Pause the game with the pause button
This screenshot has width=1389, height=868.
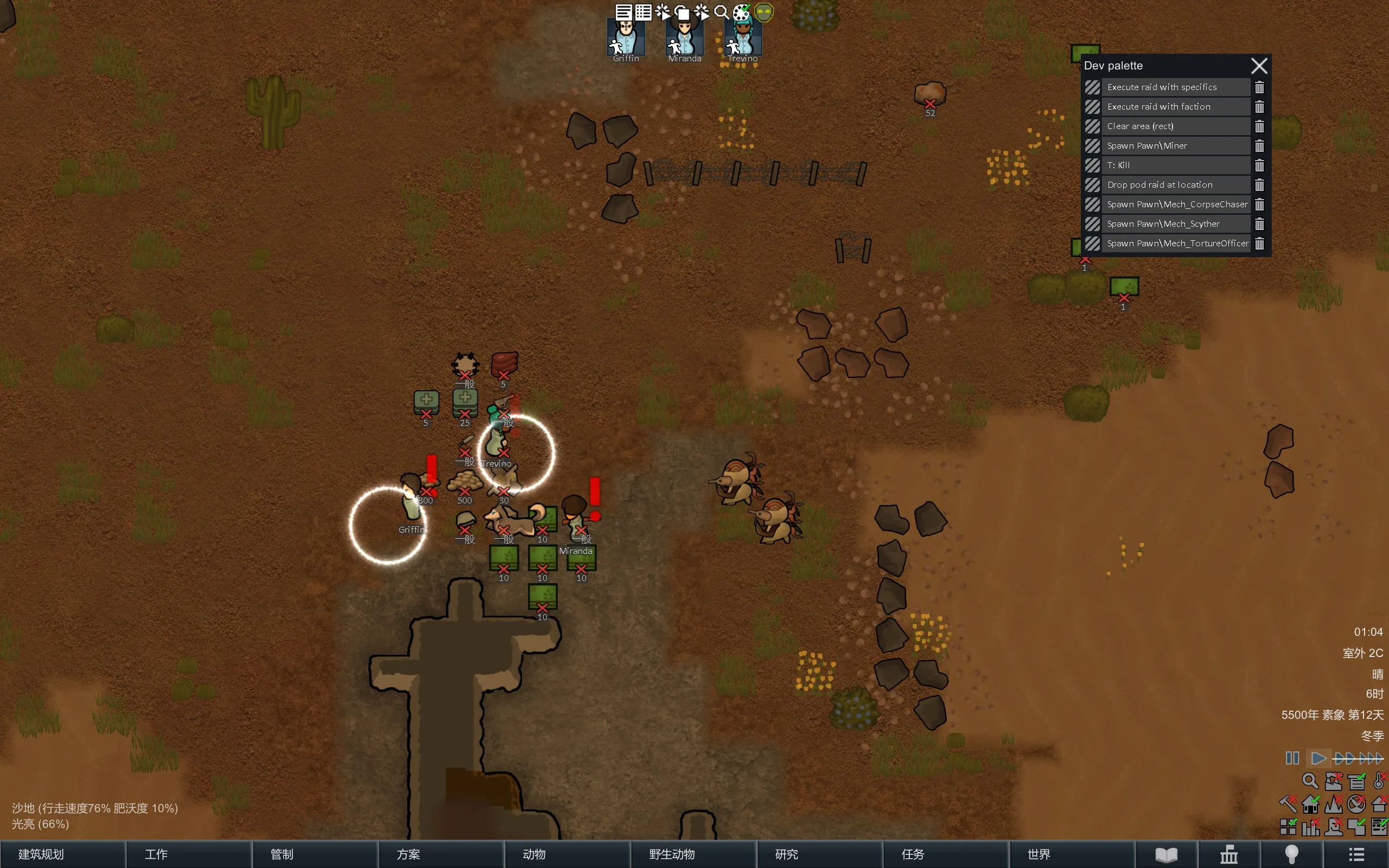[x=1292, y=758]
